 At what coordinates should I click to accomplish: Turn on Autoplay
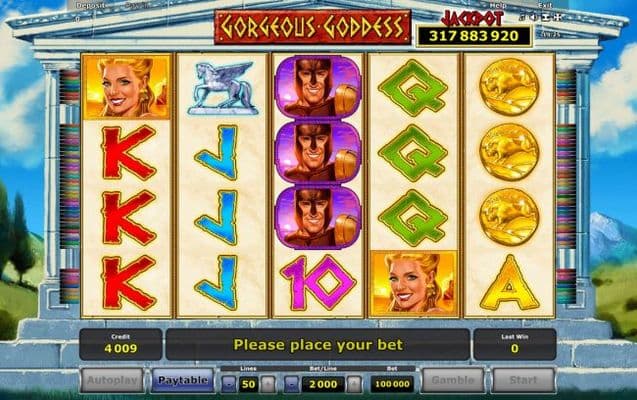pyautogui.click(x=112, y=380)
